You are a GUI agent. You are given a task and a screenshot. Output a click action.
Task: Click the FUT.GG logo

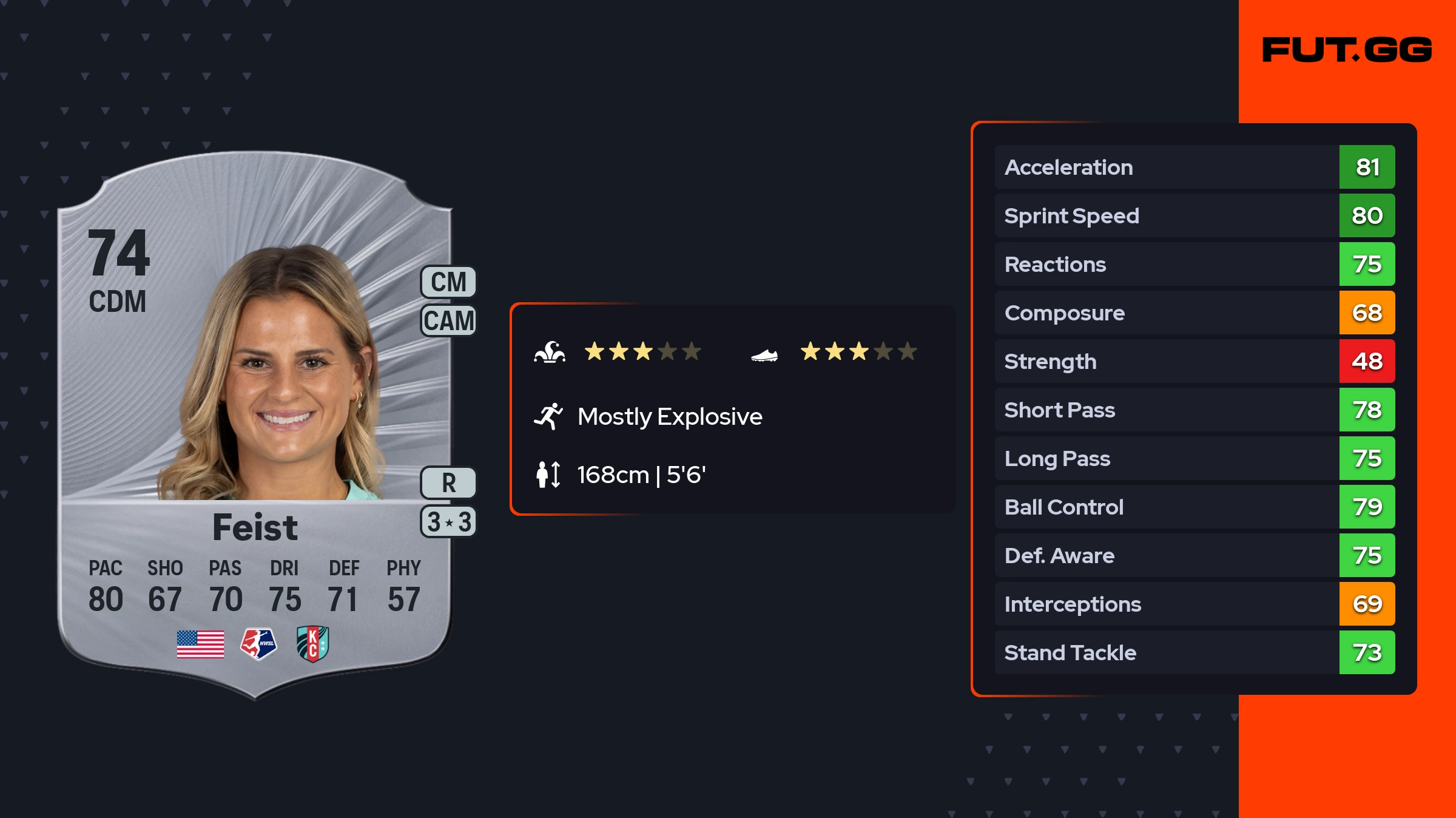pyautogui.click(x=1347, y=50)
